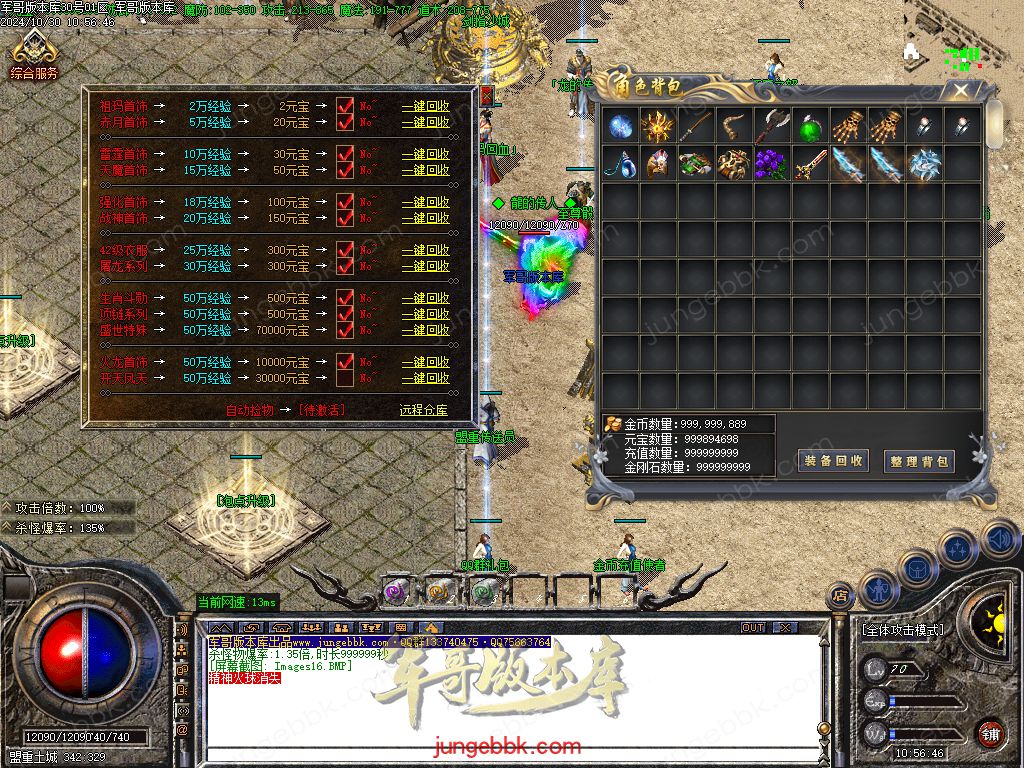Toggle the 开天凤天 recycle checkbox

(345, 378)
